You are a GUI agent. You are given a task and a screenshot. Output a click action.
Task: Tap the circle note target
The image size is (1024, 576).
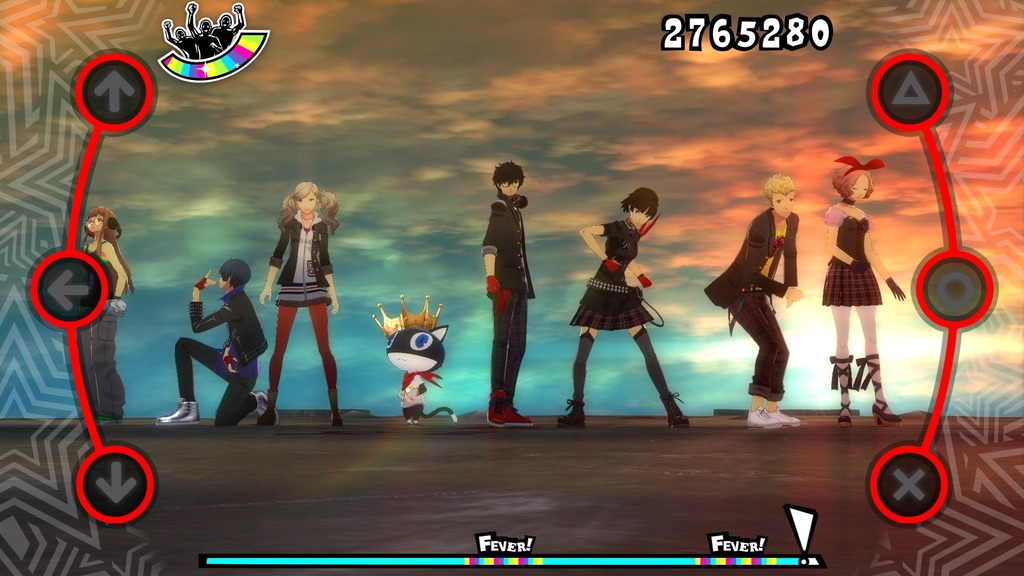pos(954,289)
